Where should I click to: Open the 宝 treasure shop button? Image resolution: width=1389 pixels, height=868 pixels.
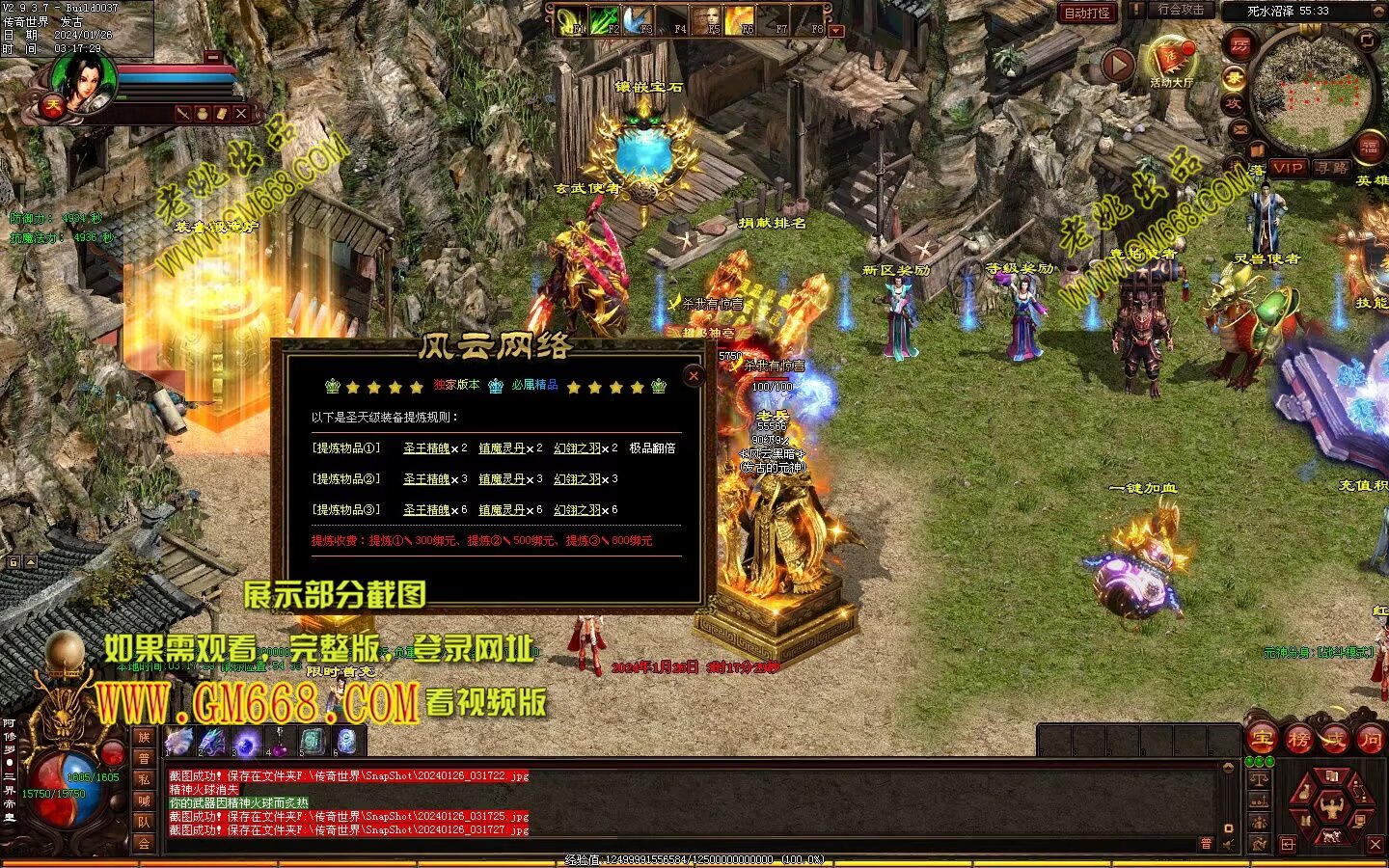click(x=1263, y=739)
